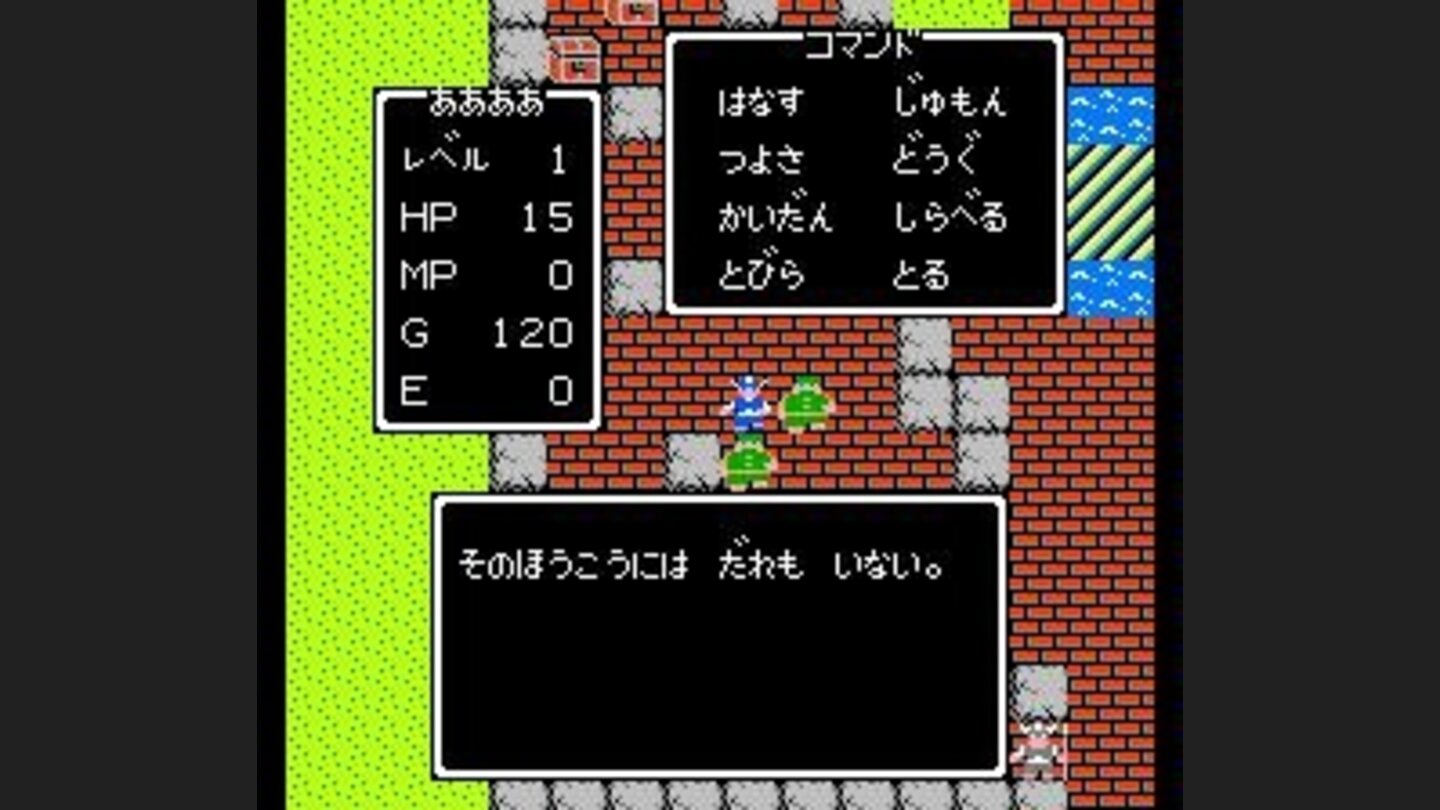Click the striped bridge tile on the right
This screenshot has width=1440, height=810.
click(1110, 200)
